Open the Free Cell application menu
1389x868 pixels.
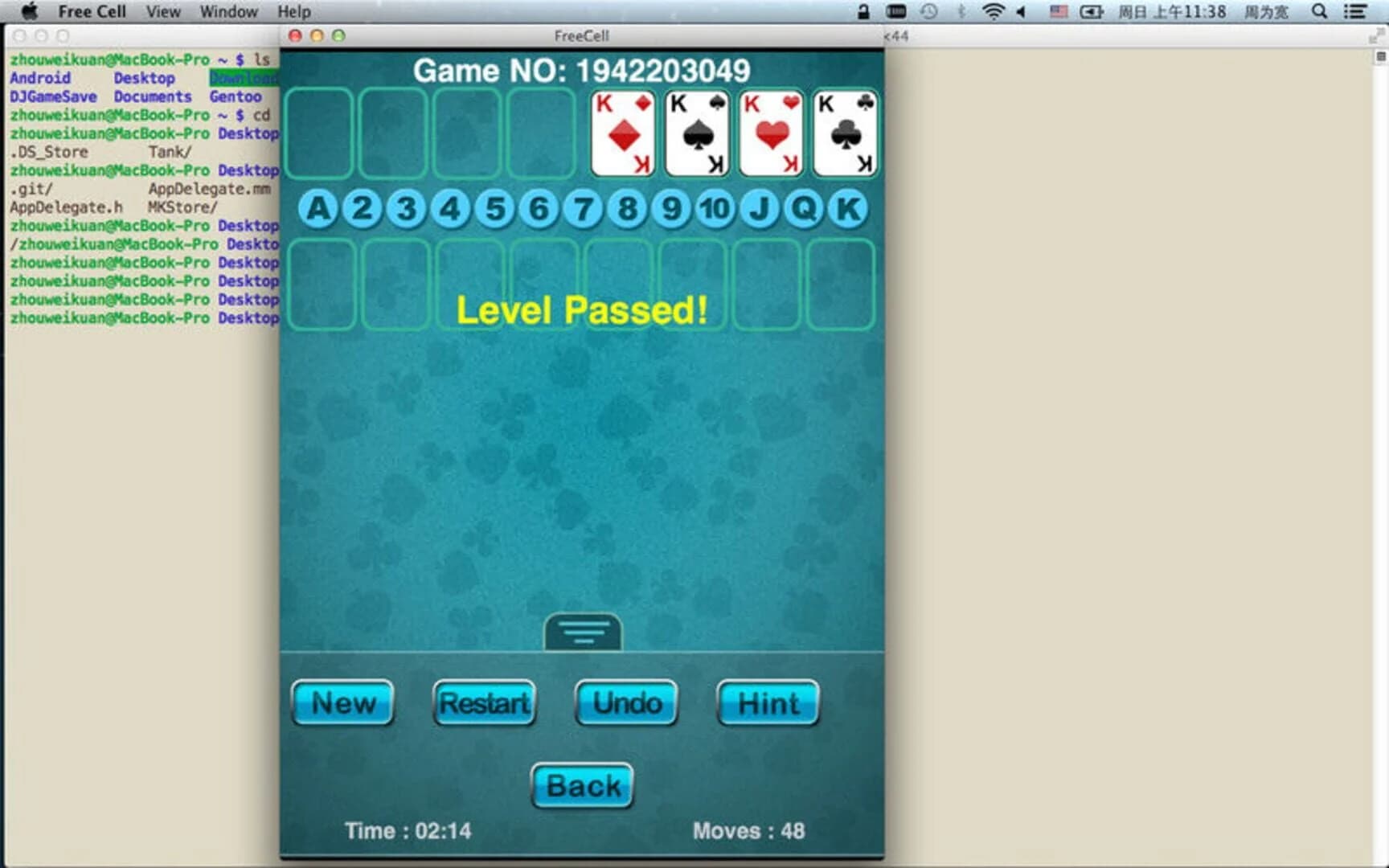point(92,11)
